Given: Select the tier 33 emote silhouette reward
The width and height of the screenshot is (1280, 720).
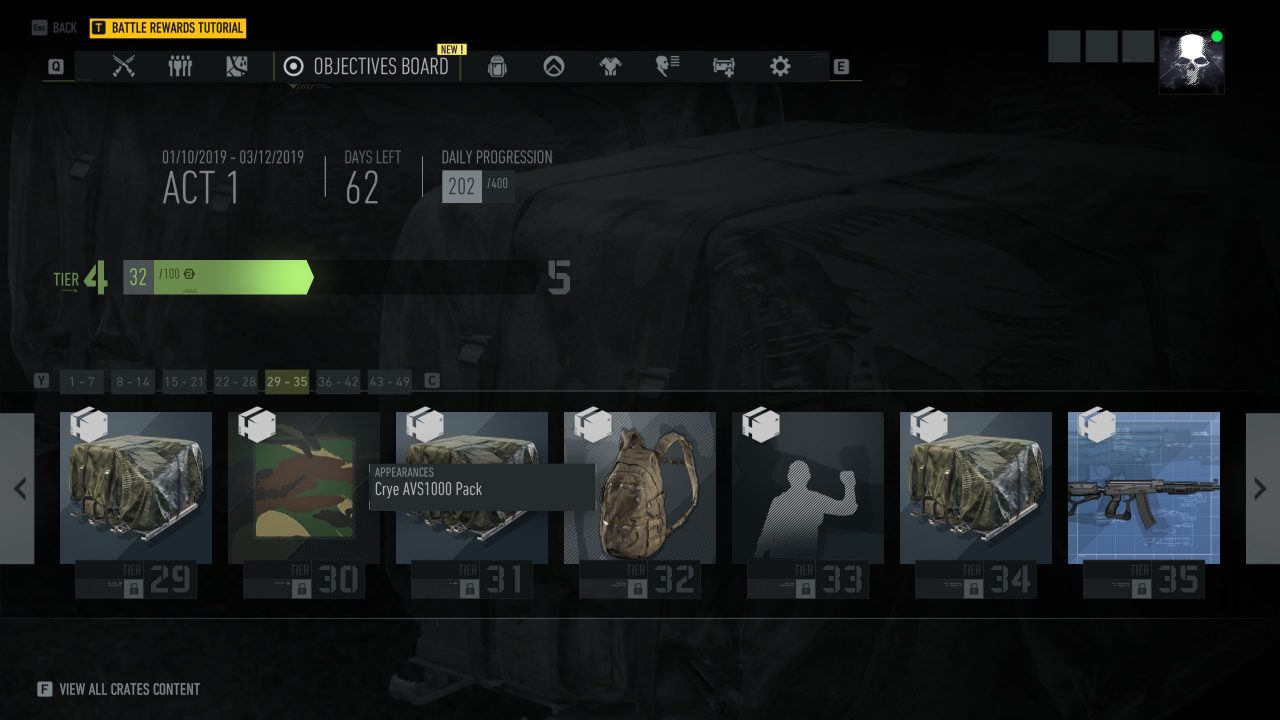Looking at the screenshot, I should (x=808, y=488).
